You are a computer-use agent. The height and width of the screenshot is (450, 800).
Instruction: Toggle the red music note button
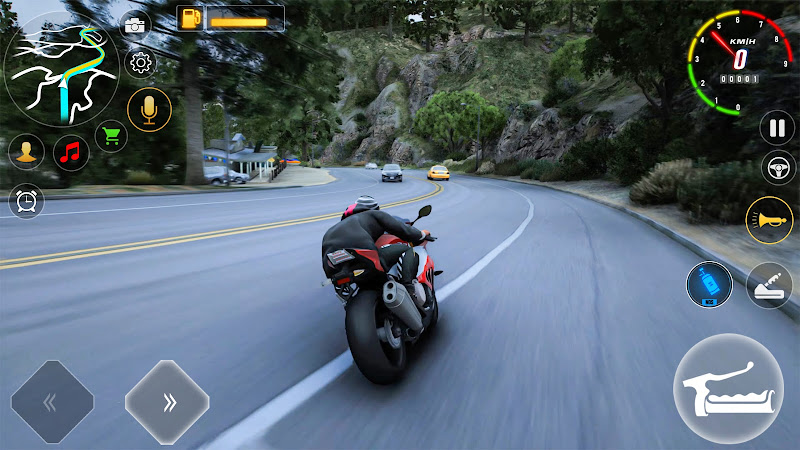tap(70, 152)
